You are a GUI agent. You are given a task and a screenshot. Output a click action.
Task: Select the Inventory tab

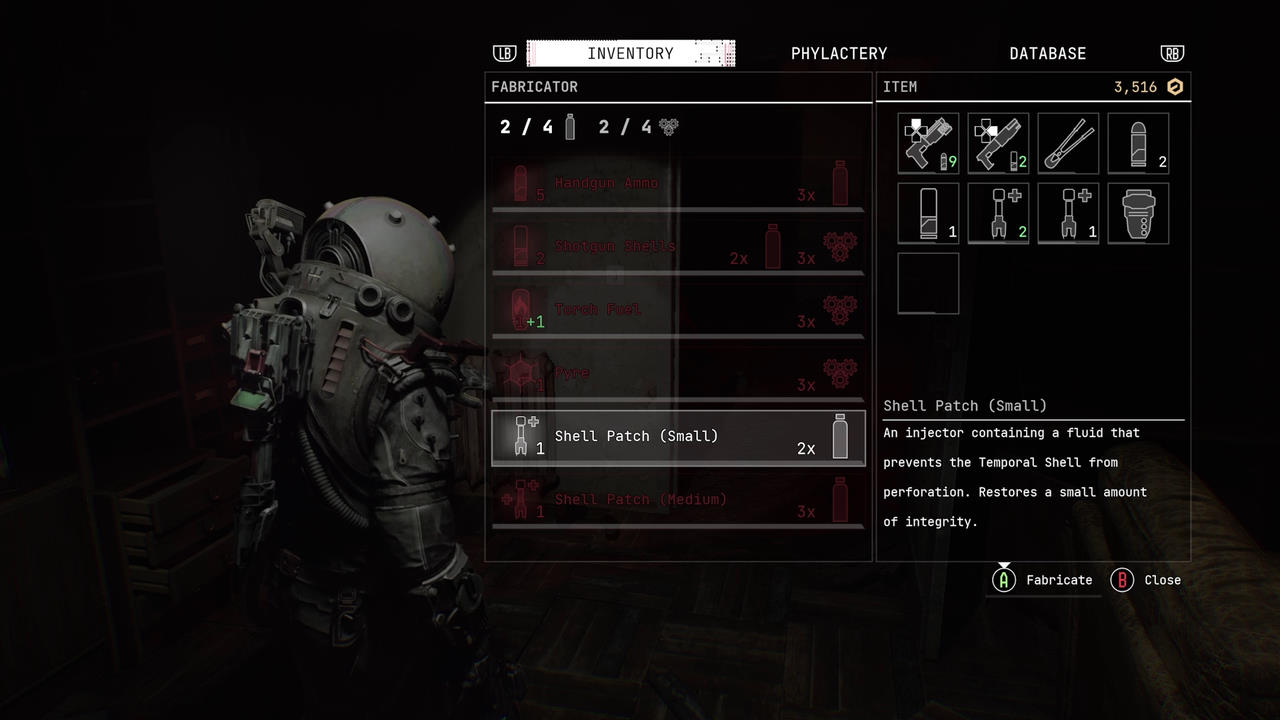(630, 54)
